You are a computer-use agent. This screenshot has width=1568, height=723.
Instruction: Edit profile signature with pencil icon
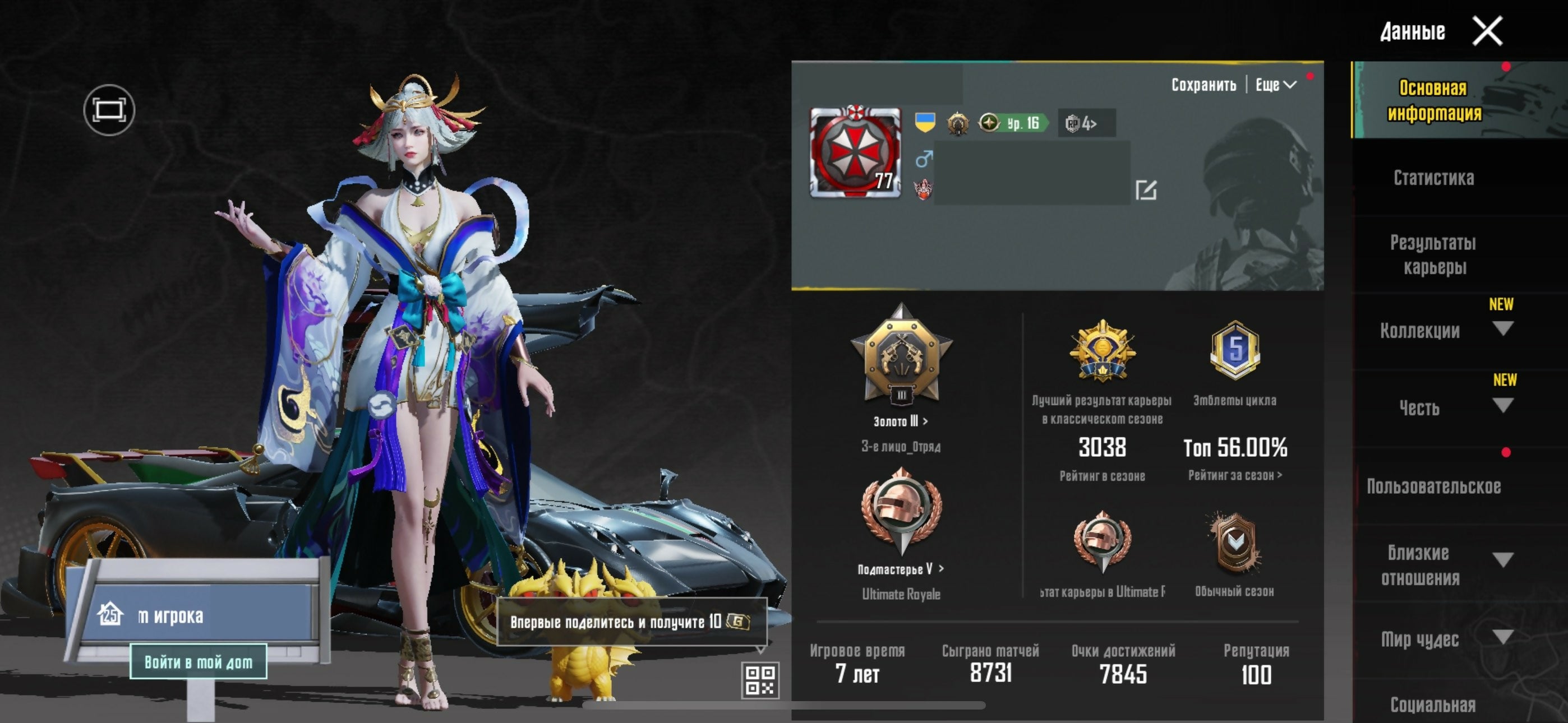click(1146, 190)
